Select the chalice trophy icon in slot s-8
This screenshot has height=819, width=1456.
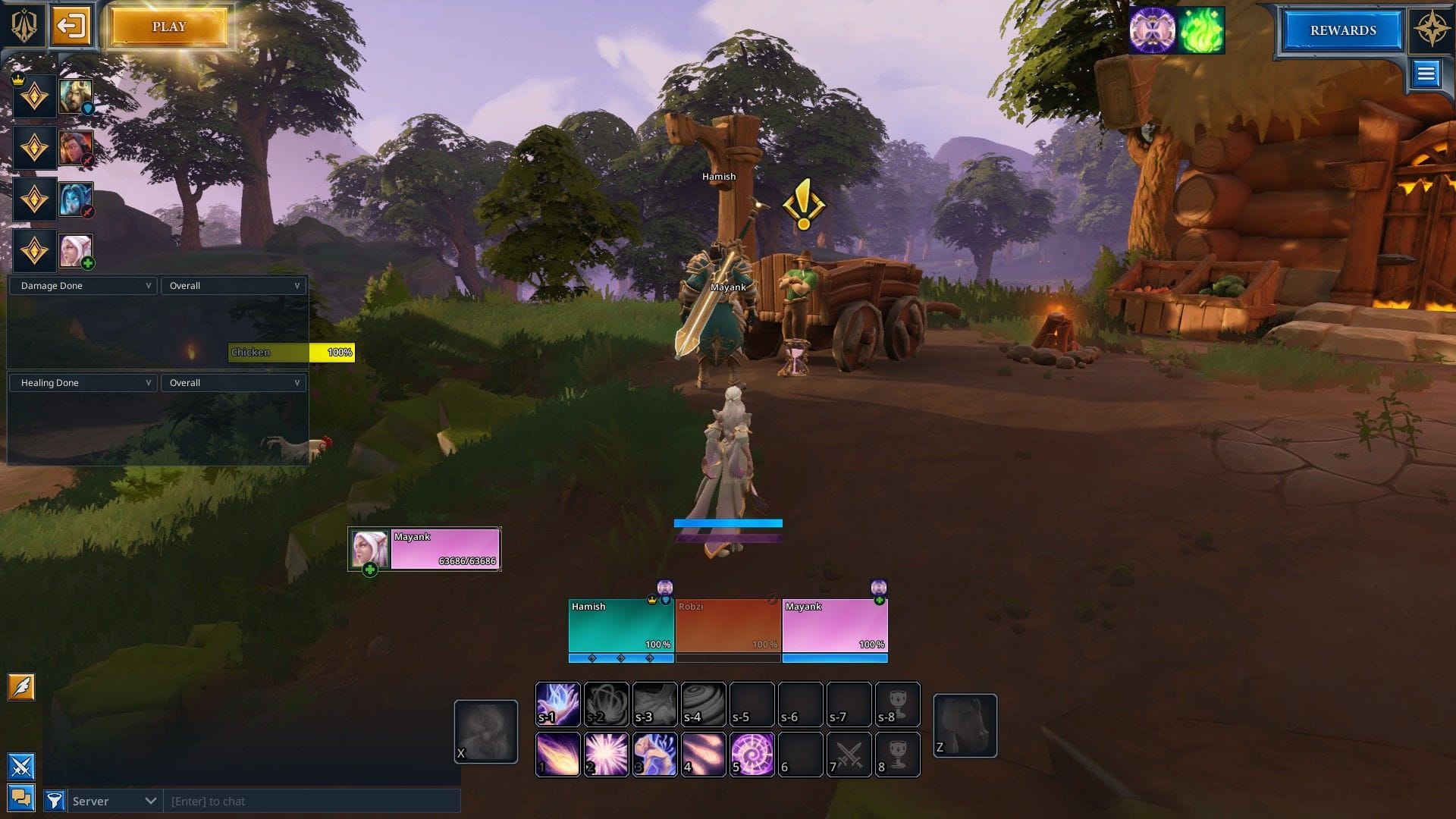(x=898, y=704)
